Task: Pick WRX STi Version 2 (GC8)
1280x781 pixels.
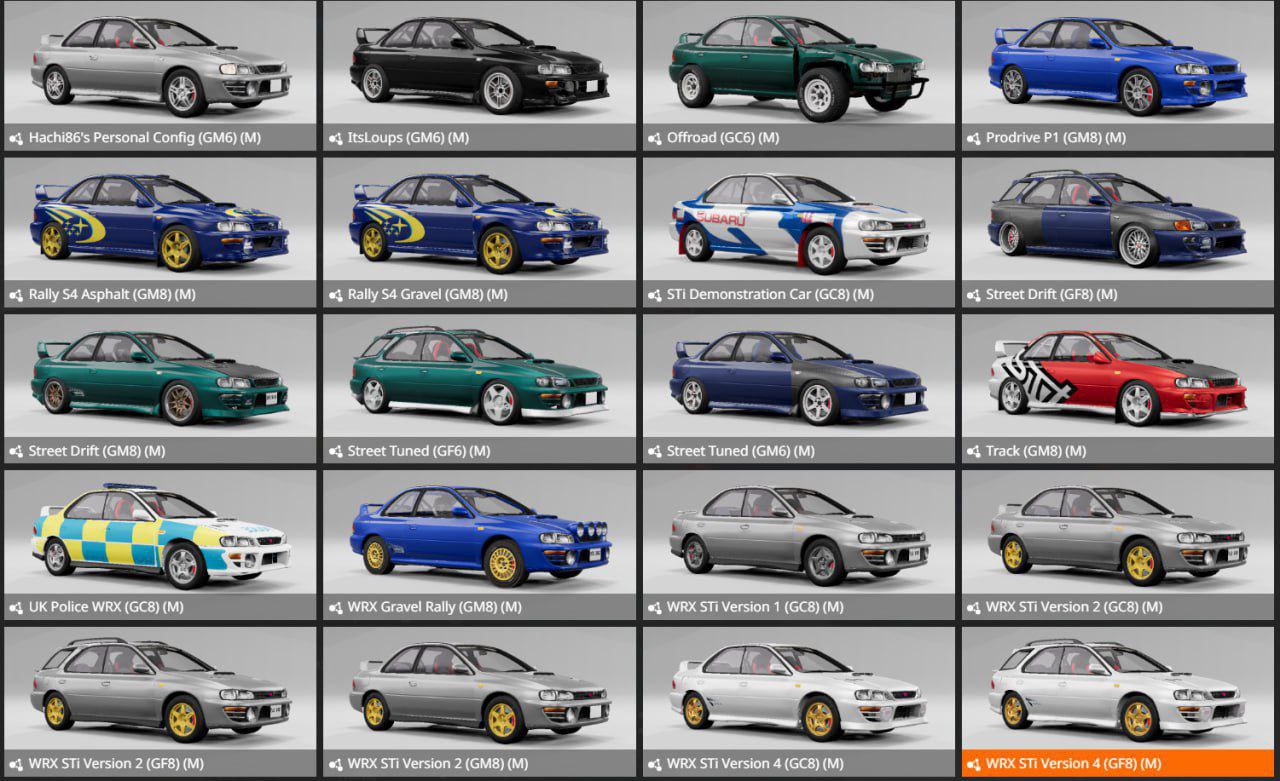Action: [x=1117, y=544]
